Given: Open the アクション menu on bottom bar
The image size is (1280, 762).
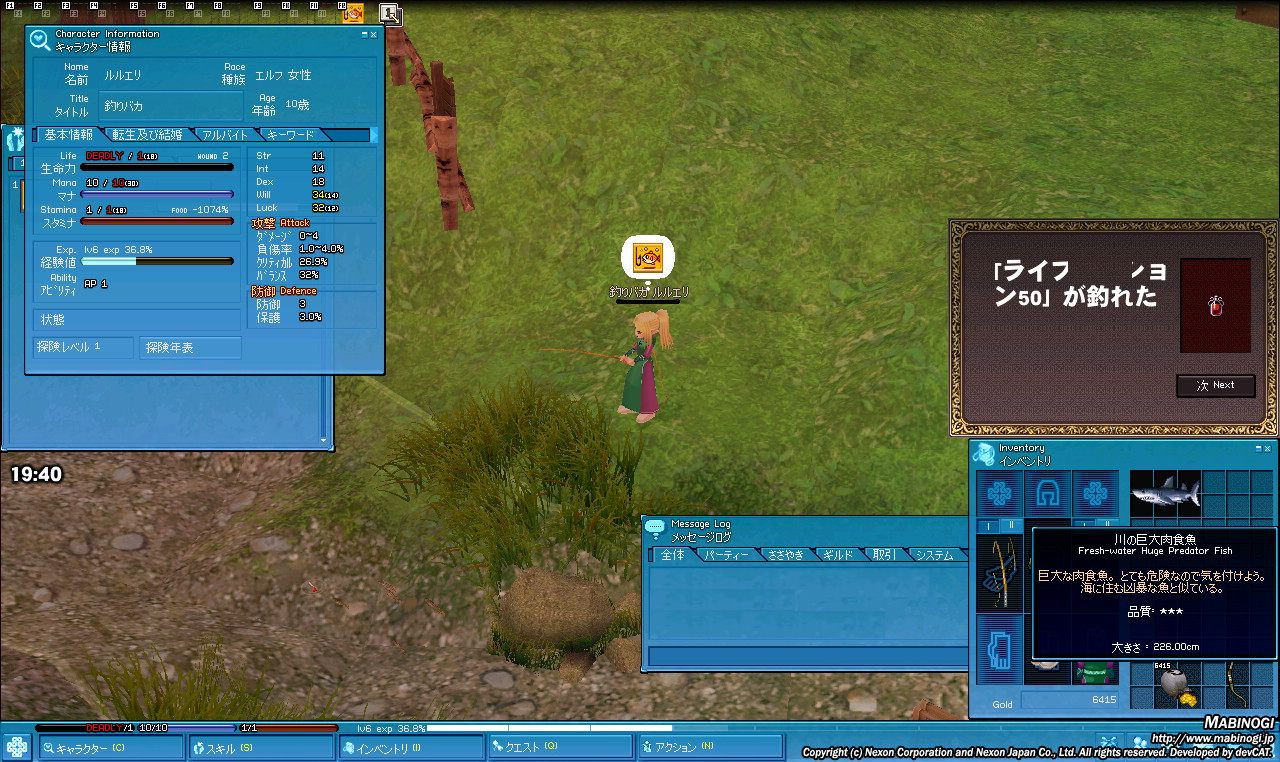Looking at the screenshot, I should pos(710,748).
